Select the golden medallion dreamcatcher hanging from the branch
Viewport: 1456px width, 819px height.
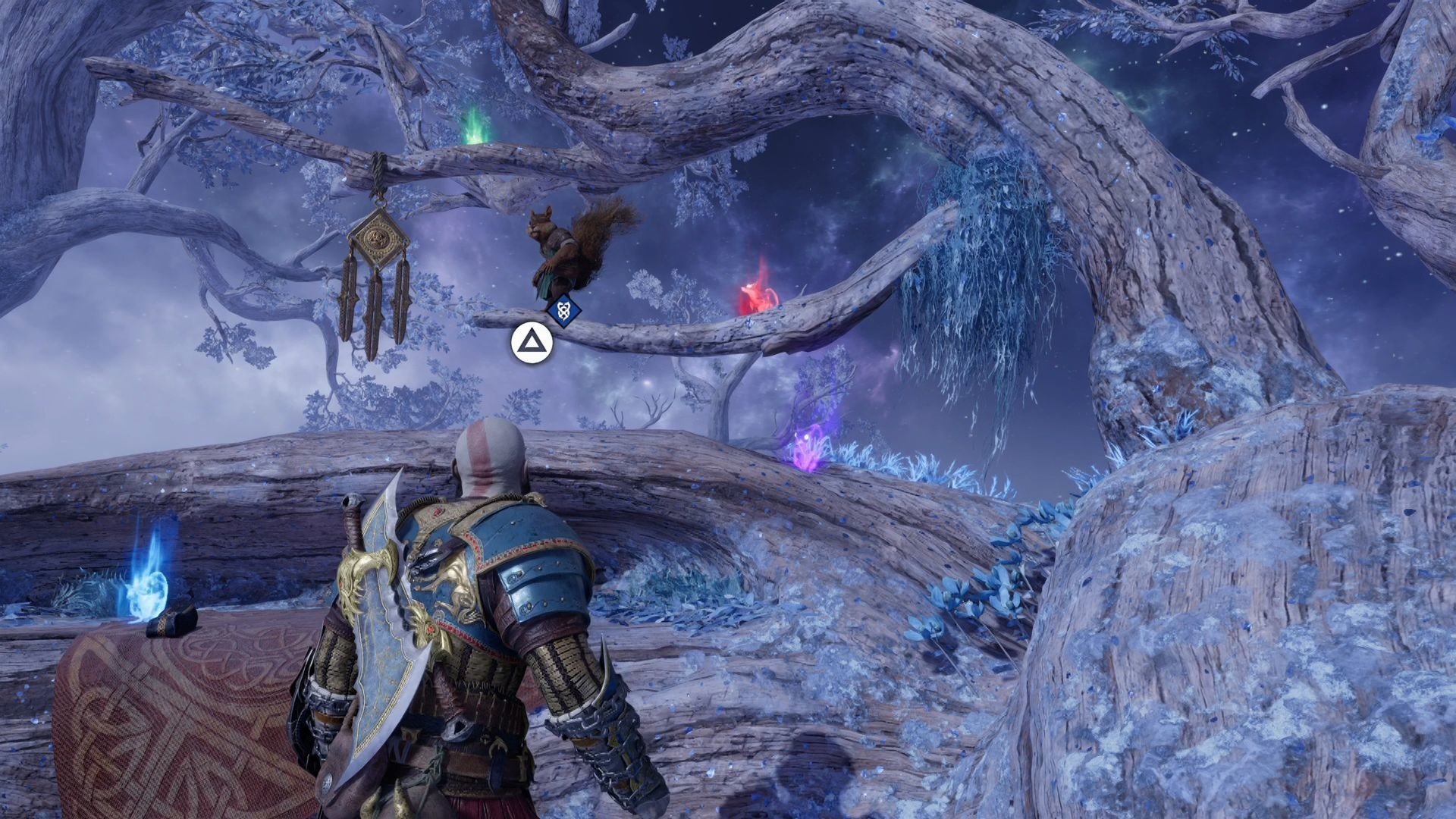[x=378, y=235]
